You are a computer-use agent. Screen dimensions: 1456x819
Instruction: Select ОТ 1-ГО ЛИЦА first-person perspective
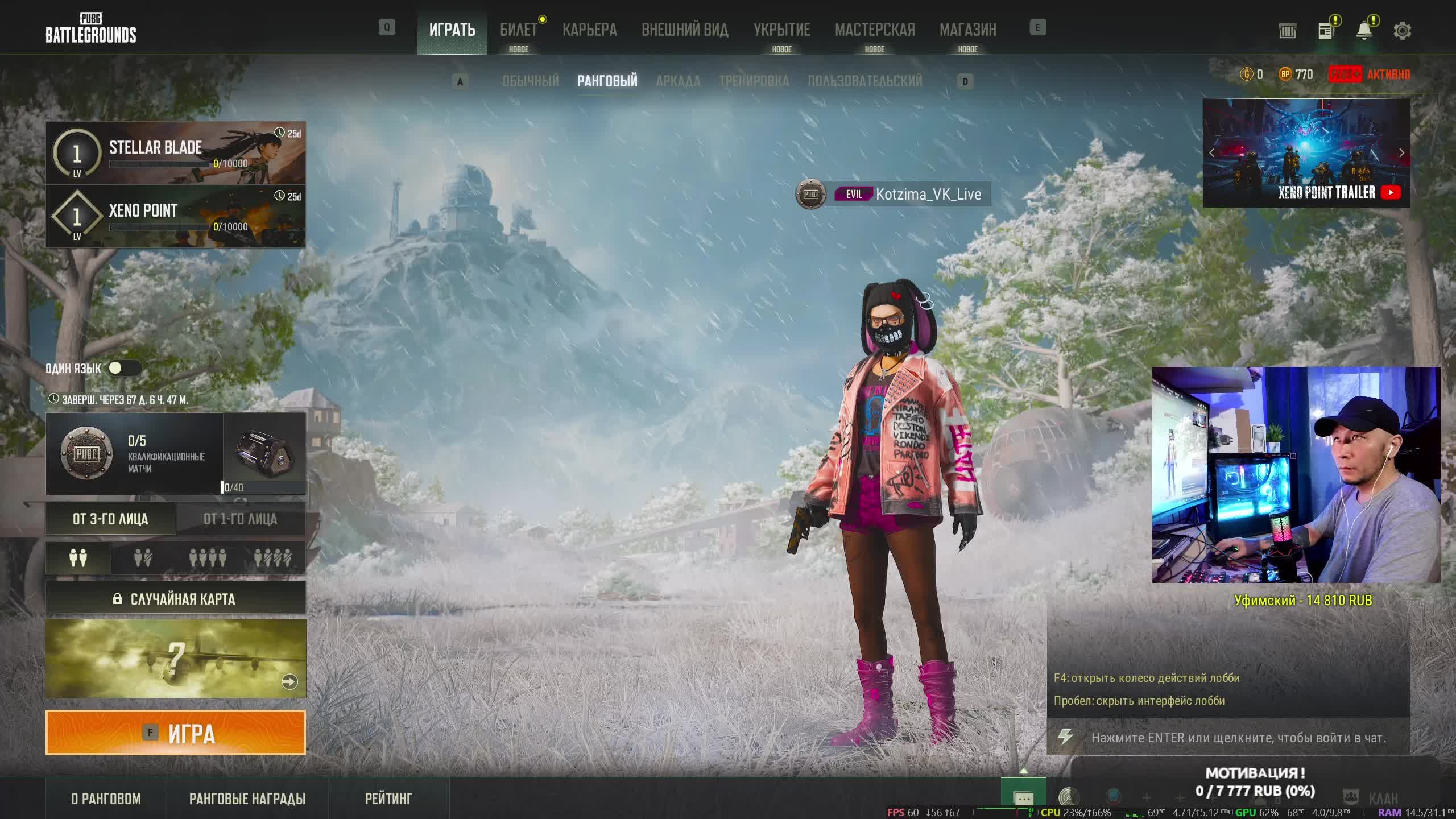pos(240,519)
